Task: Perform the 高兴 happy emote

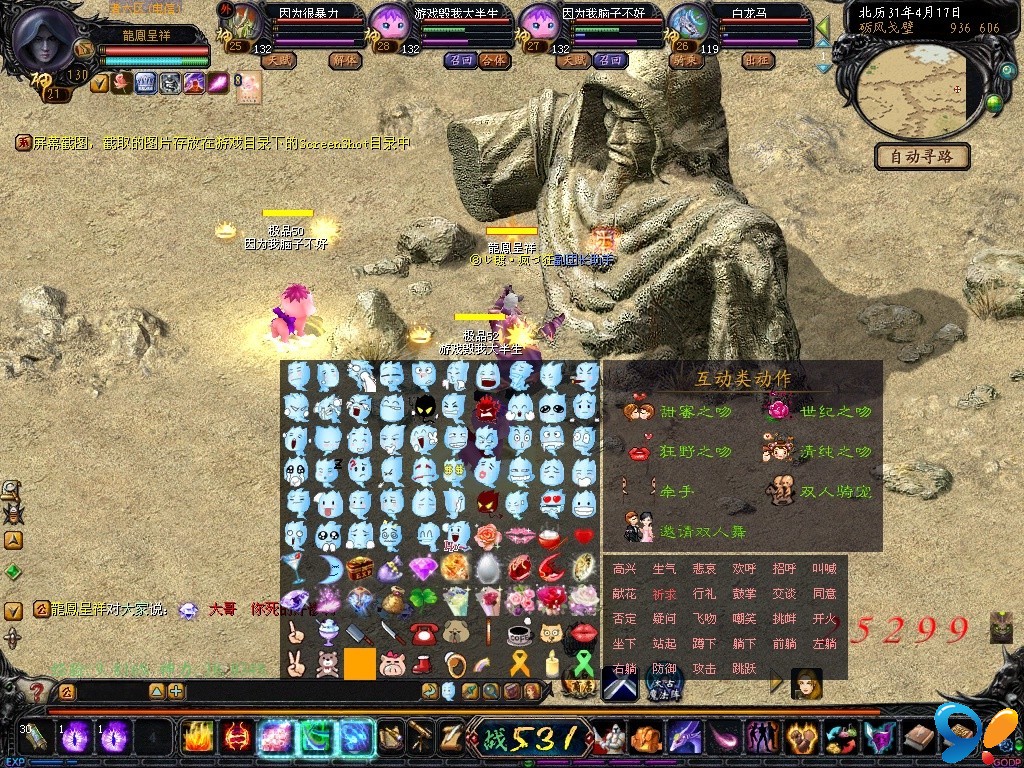Action: pyautogui.click(x=624, y=569)
